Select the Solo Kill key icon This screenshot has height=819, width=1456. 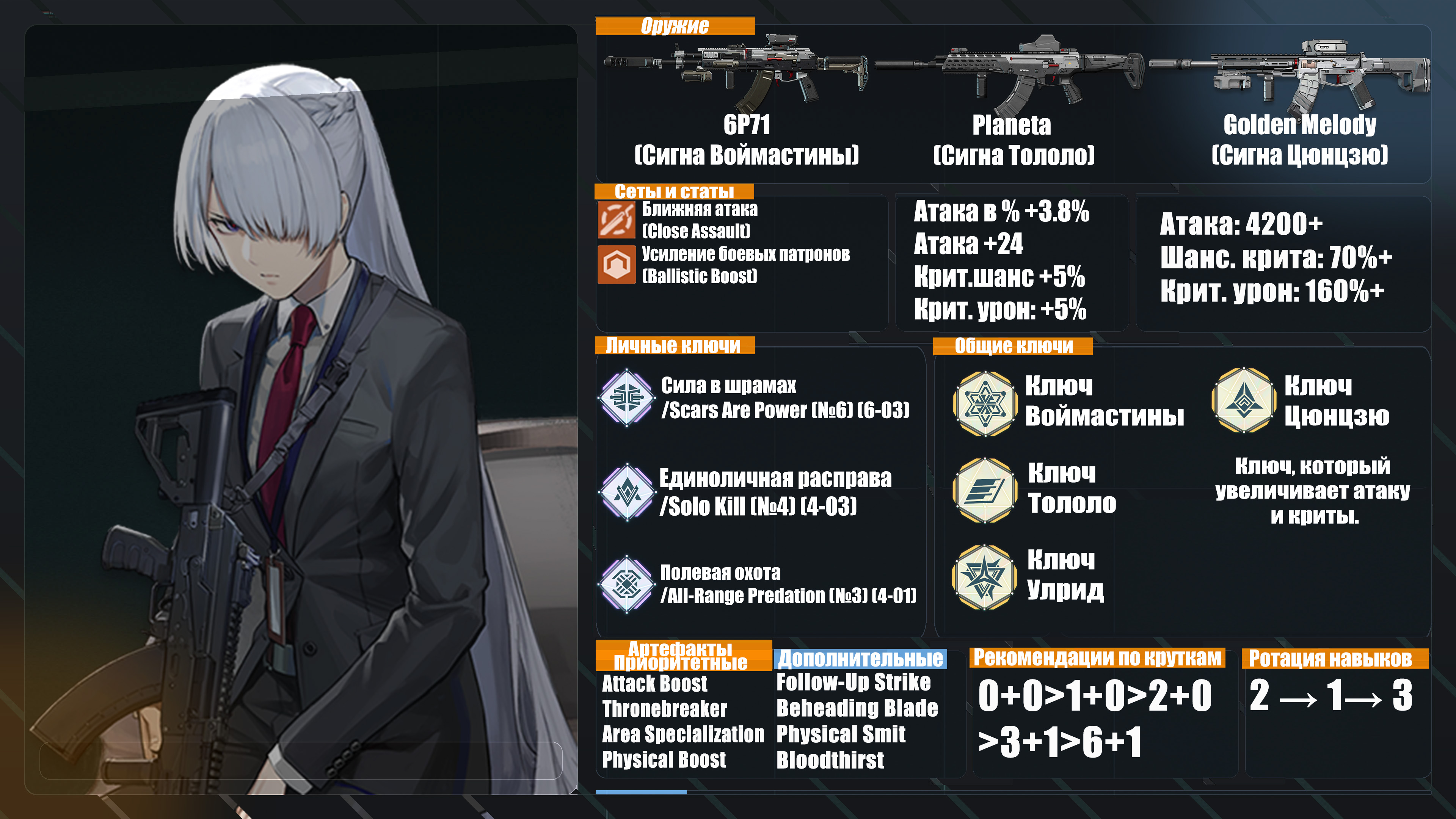tap(627, 492)
